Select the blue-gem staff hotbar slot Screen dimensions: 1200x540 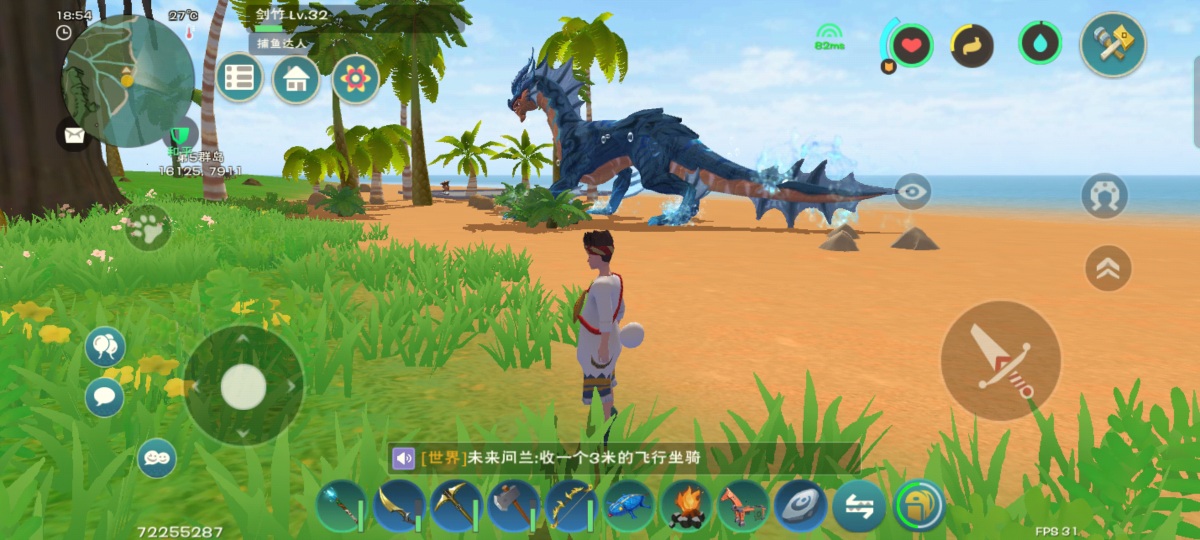341,506
